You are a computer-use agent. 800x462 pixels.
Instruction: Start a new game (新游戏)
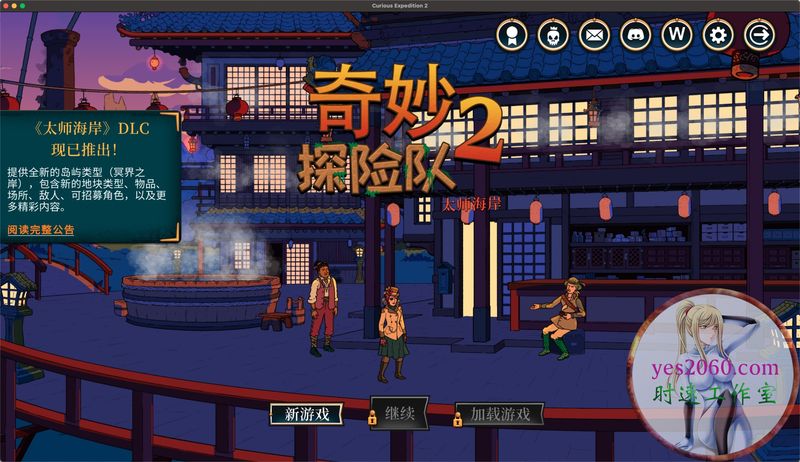(x=306, y=414)
